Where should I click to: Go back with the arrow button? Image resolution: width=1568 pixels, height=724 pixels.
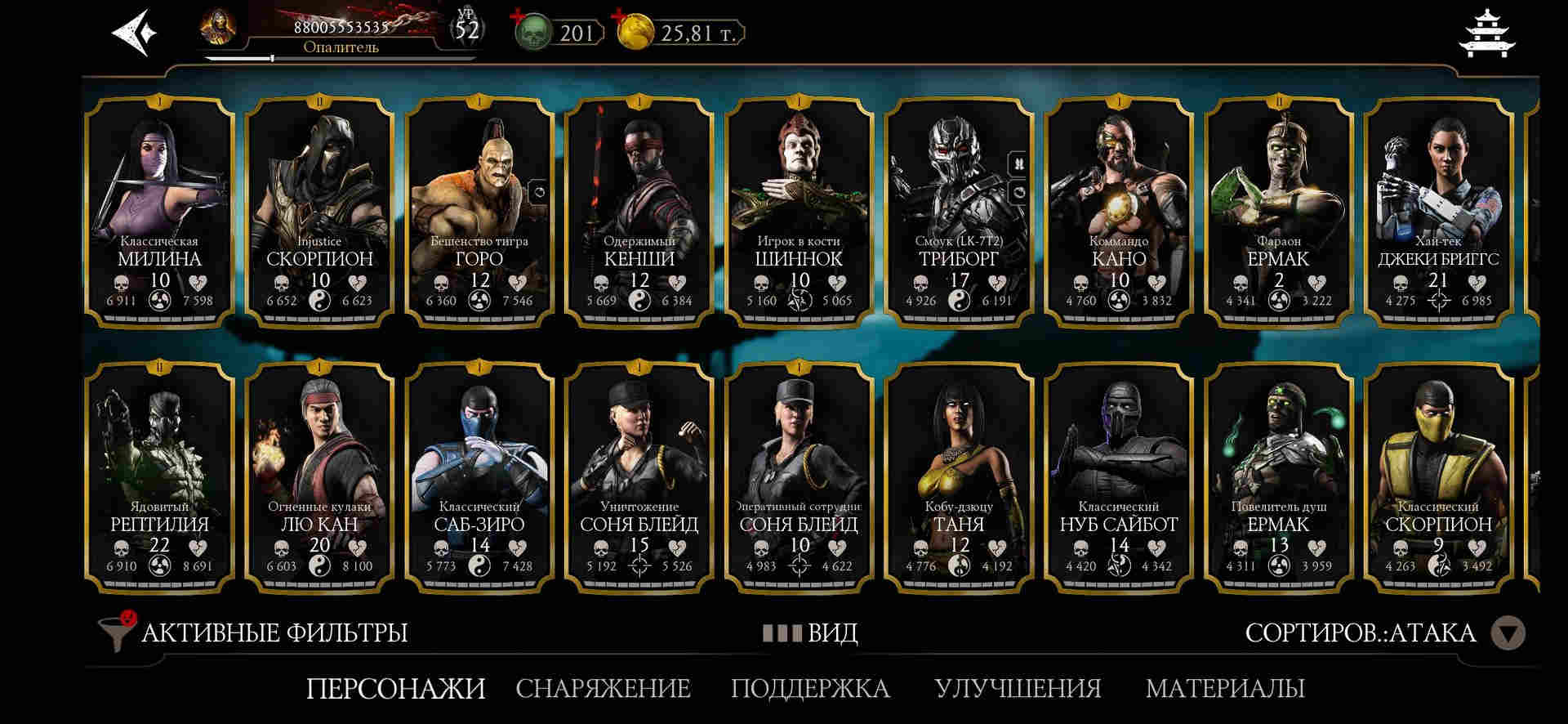pyautogui.click(x=131, y=33)
